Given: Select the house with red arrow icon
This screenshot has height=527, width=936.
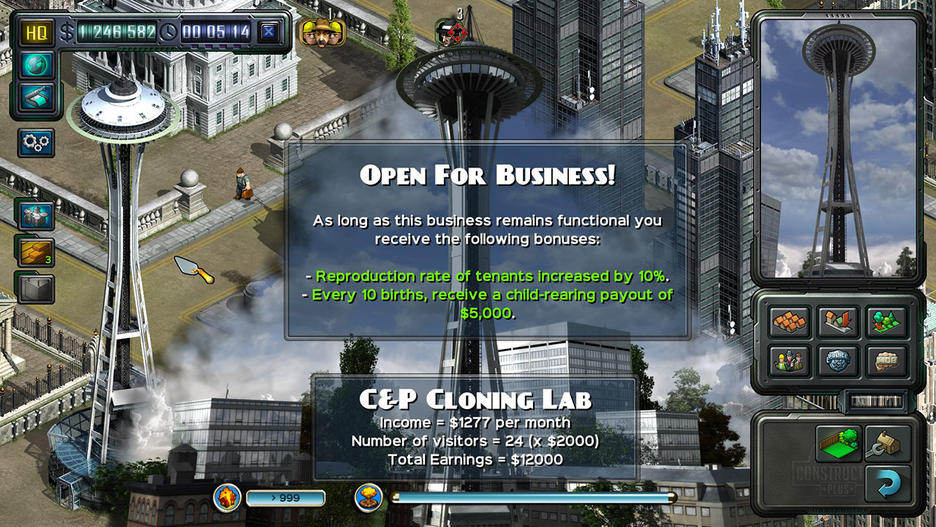Looking at the screenshot, I should (x=838, y=321).
